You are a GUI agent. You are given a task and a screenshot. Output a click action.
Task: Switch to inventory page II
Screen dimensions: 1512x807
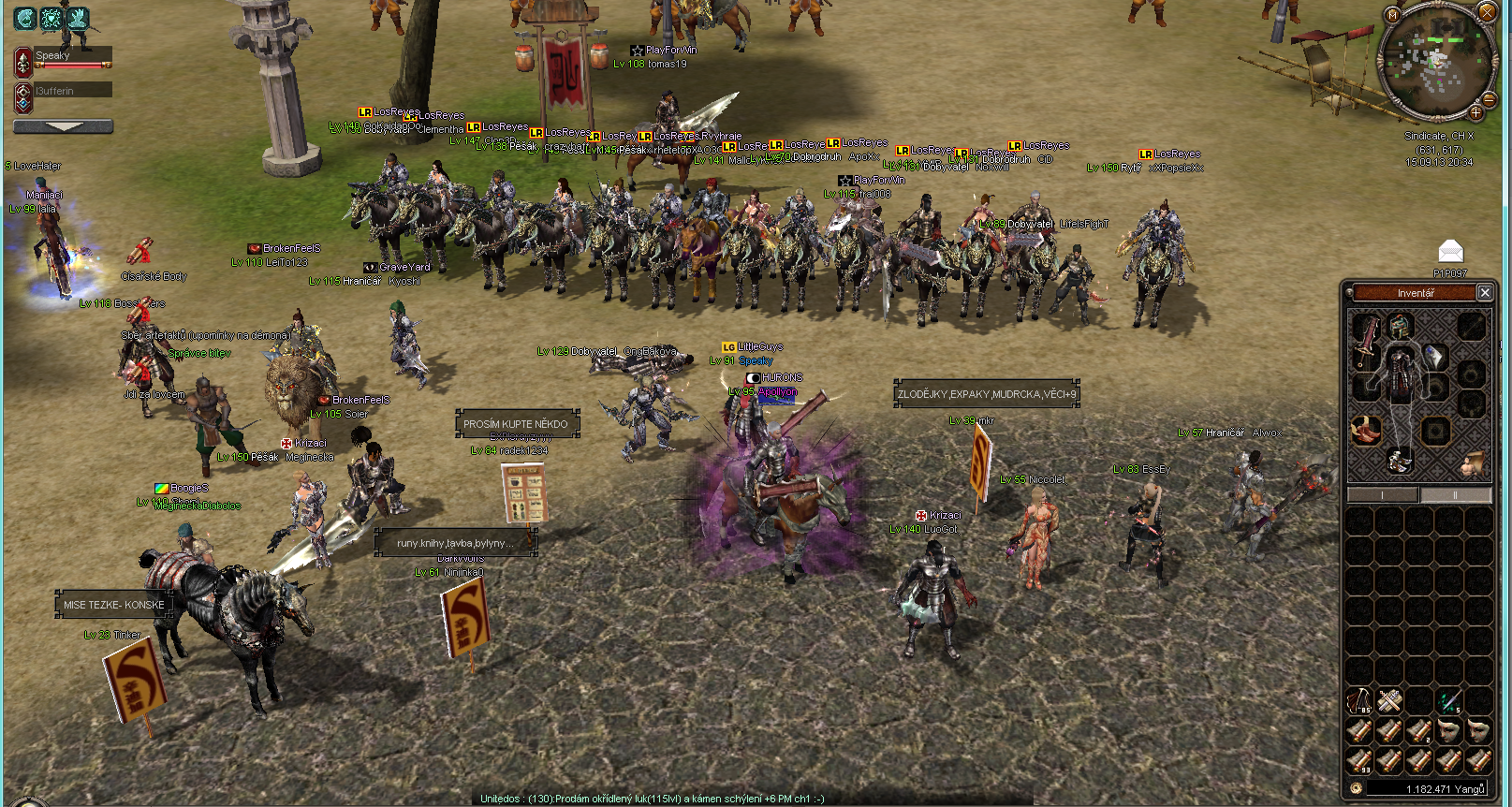pyautogui.click(x=1455, y=495)
